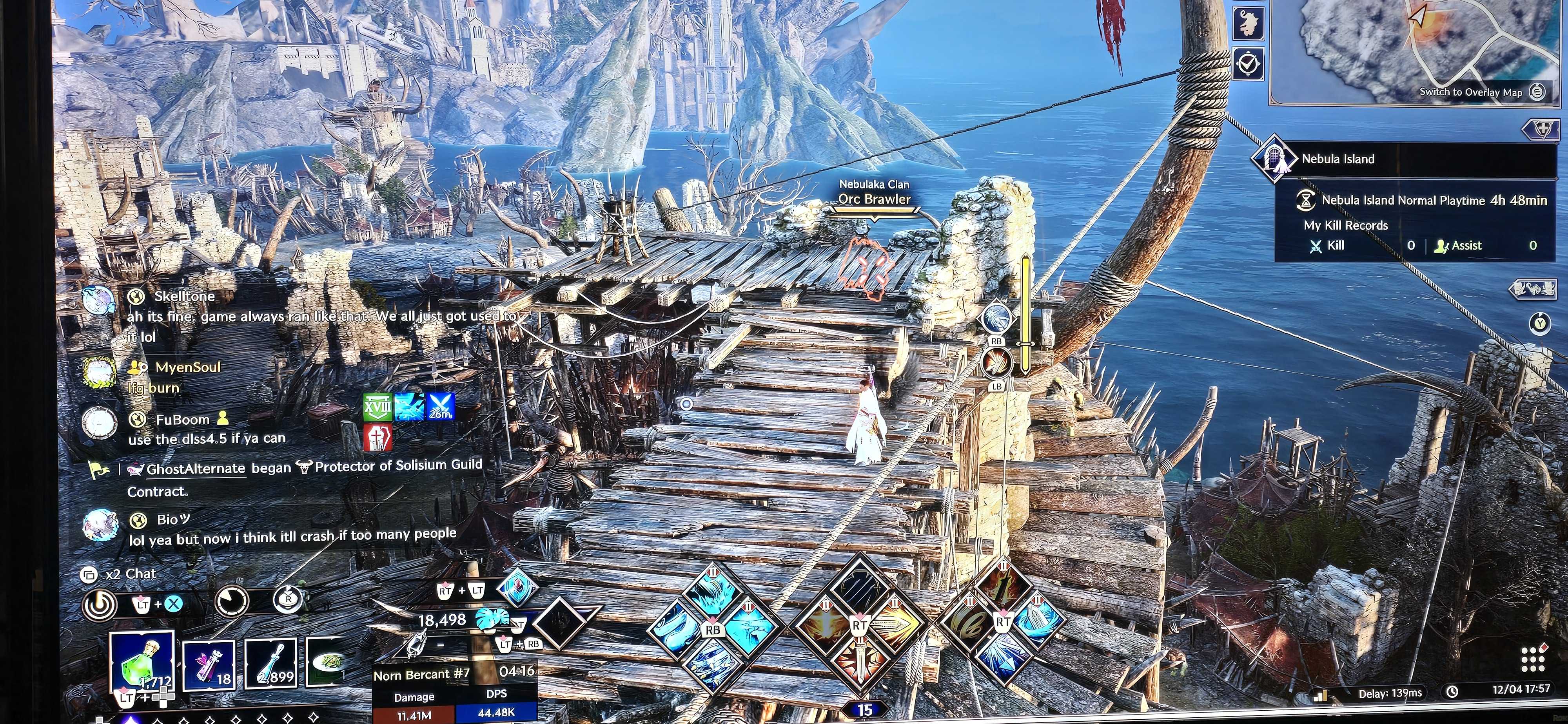Viewport: 1568px width, 724px height.
Task: Click the crossed swords 26m buff icon
Action: point(440,406)
